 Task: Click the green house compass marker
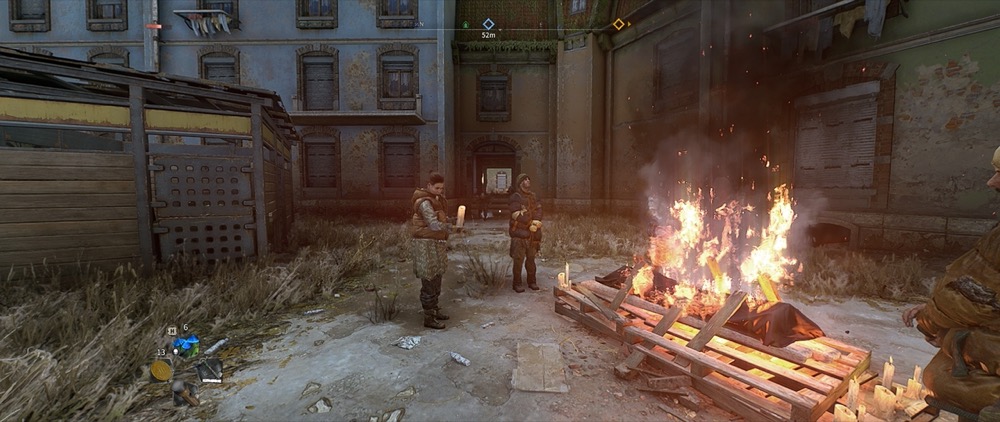[463, 23]
